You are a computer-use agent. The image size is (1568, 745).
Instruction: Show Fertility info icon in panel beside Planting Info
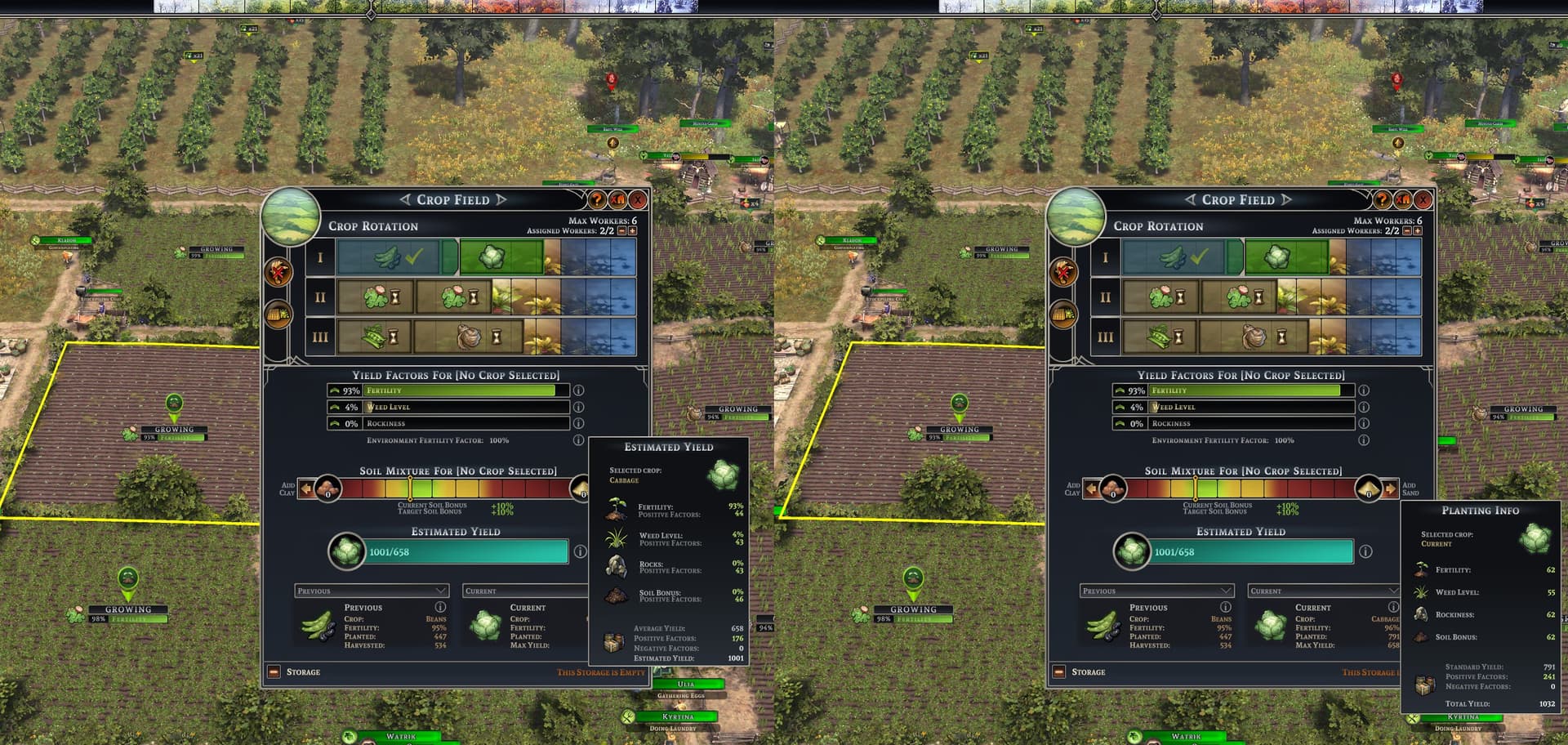(1364, 390)
